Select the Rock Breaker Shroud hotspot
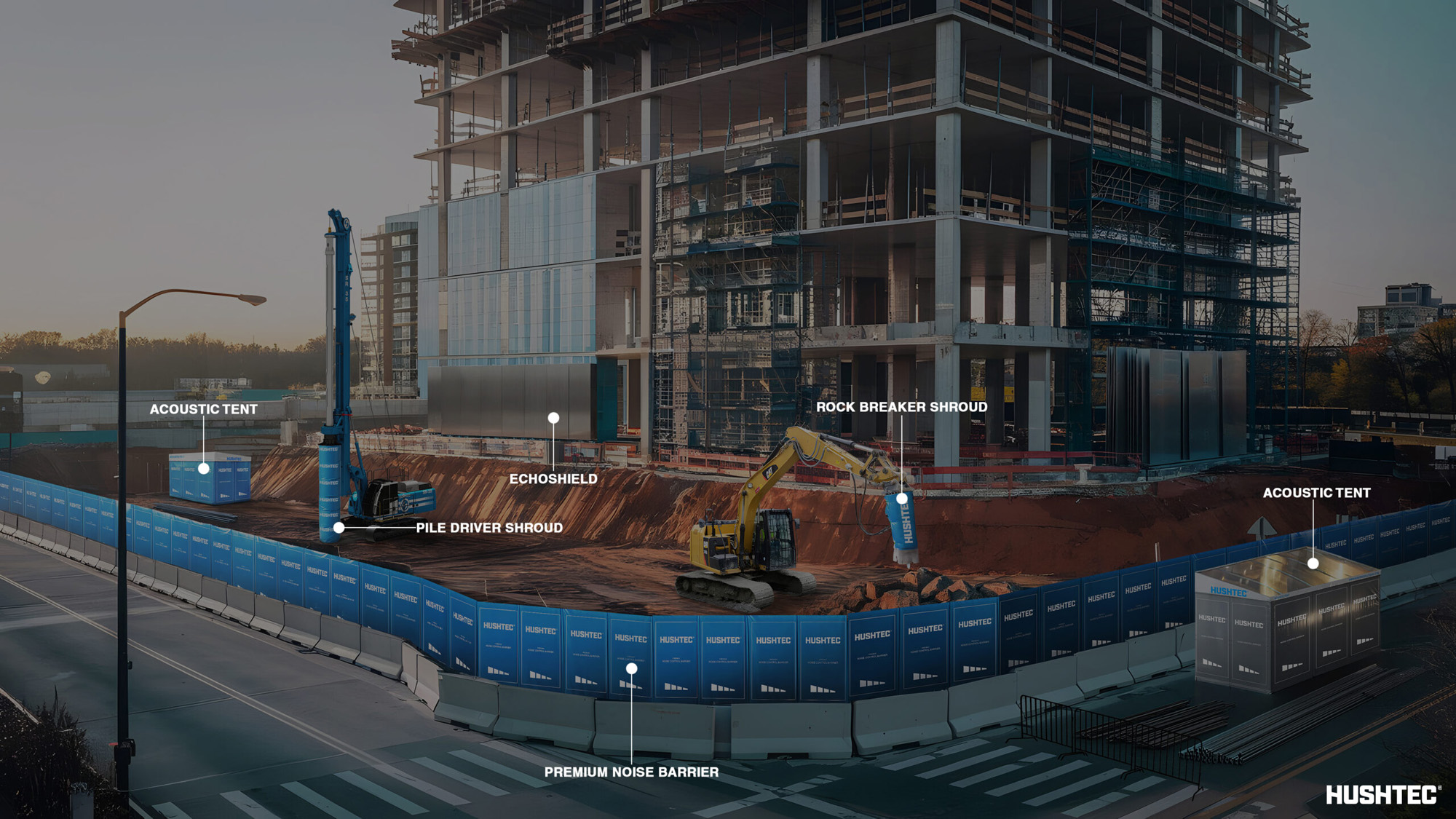Image resolution: width=1456 pixels, height=819 pixels. (902, 498)
